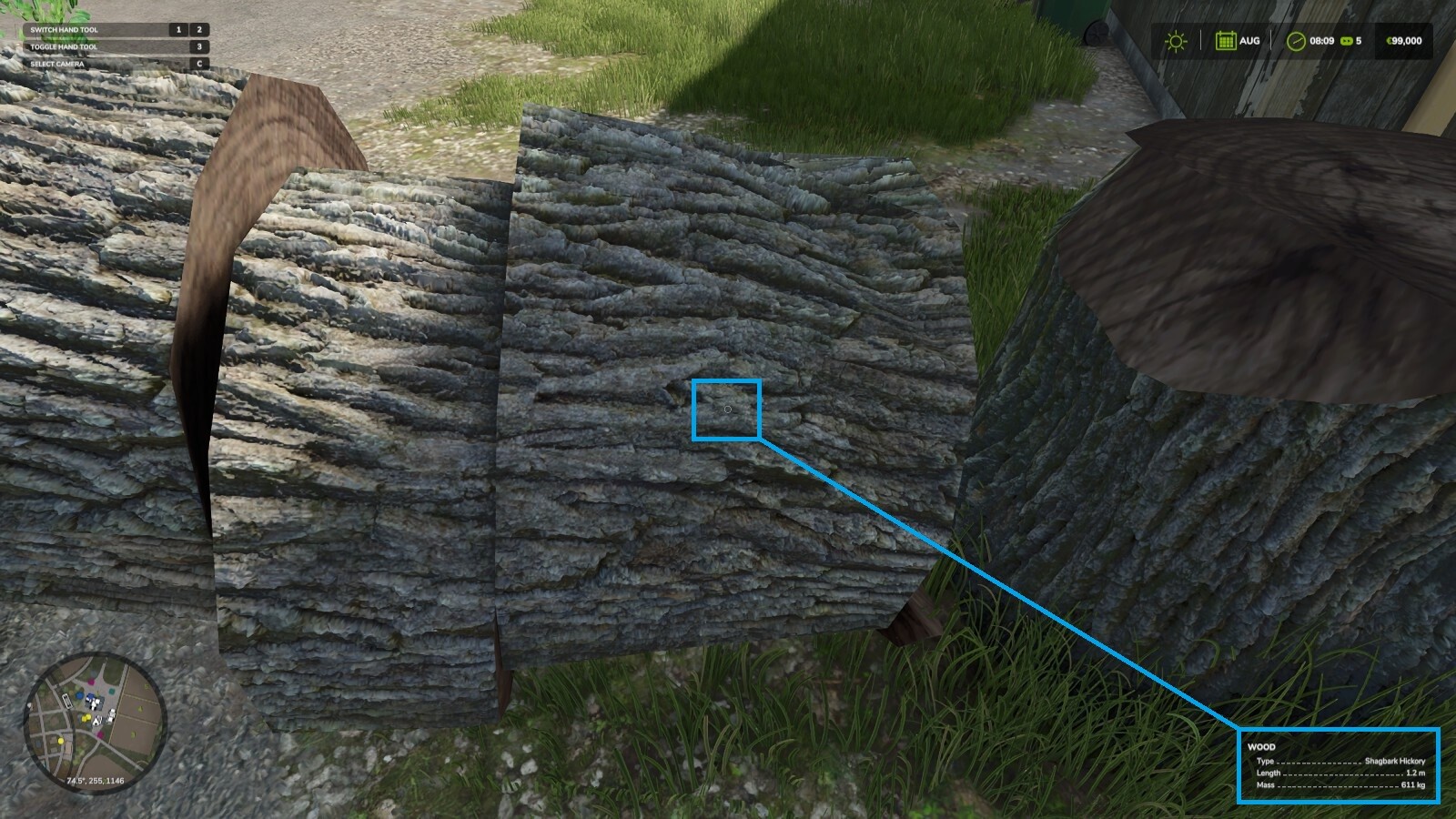The width and height of the screenshot is (1456, 819).
Task: Click the Select Camera keybind hint
Action: point(56,65)
